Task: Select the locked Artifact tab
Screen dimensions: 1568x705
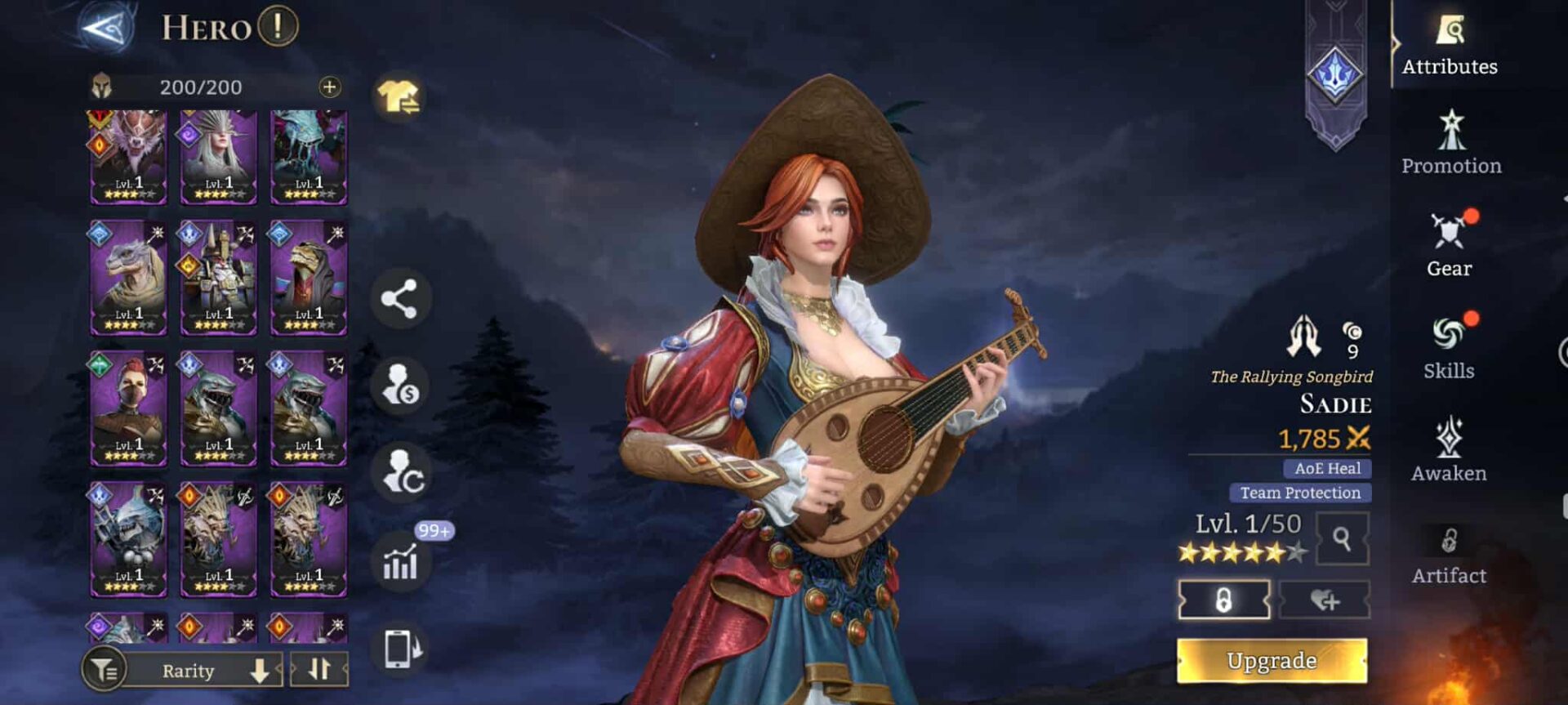Action: pos(1449,553)
